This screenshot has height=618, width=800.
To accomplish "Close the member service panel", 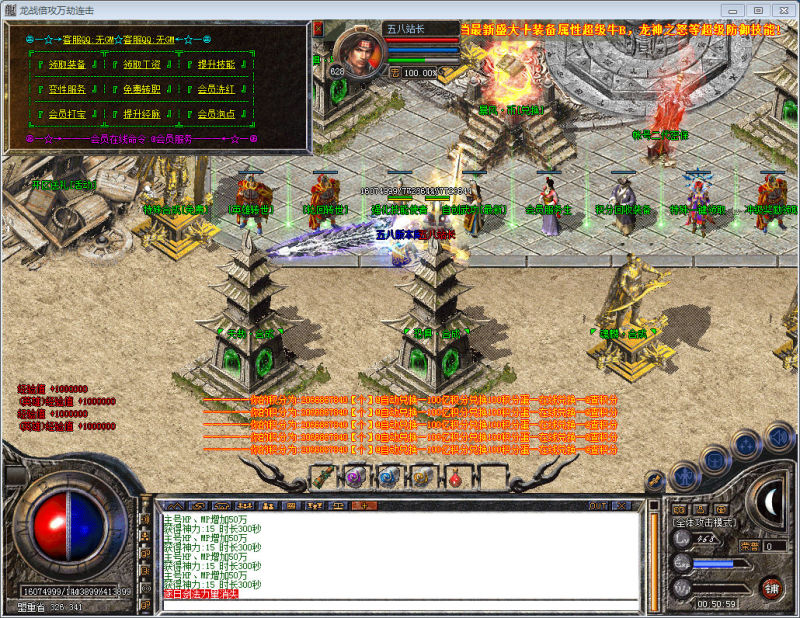I will pyautogui.click(x=318, y=30).
